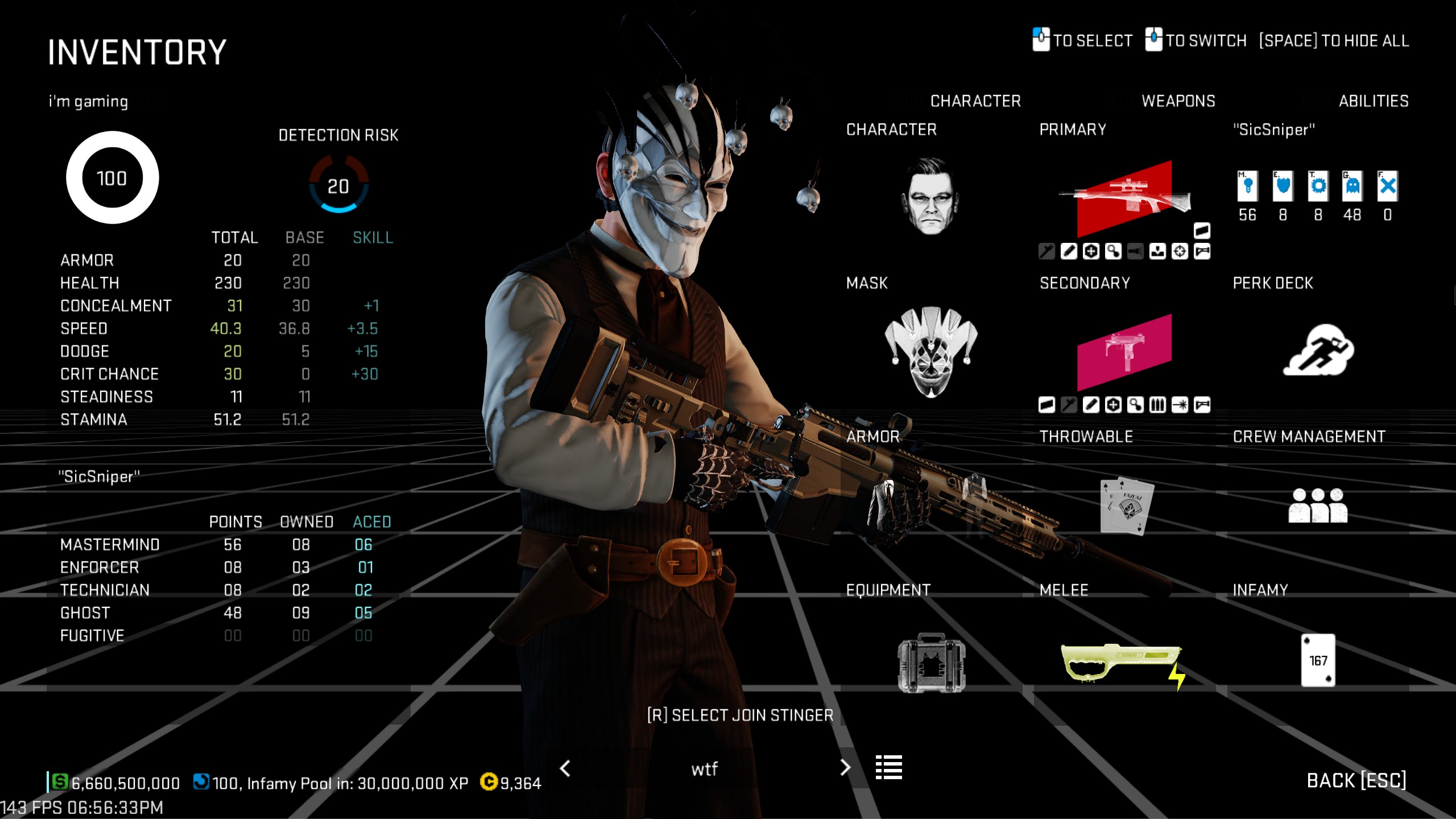Open the jester Mask slot
This screenshot has width=1456, height=819.
pyautogui.click(x=930, y=351)
